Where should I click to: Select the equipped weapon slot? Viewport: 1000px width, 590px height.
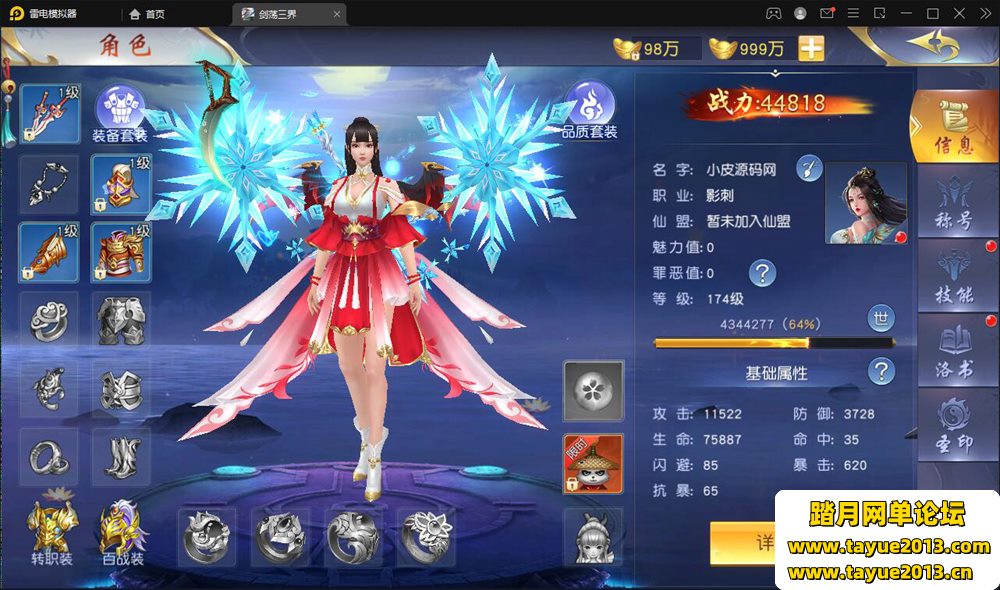(x=50, y=113)
